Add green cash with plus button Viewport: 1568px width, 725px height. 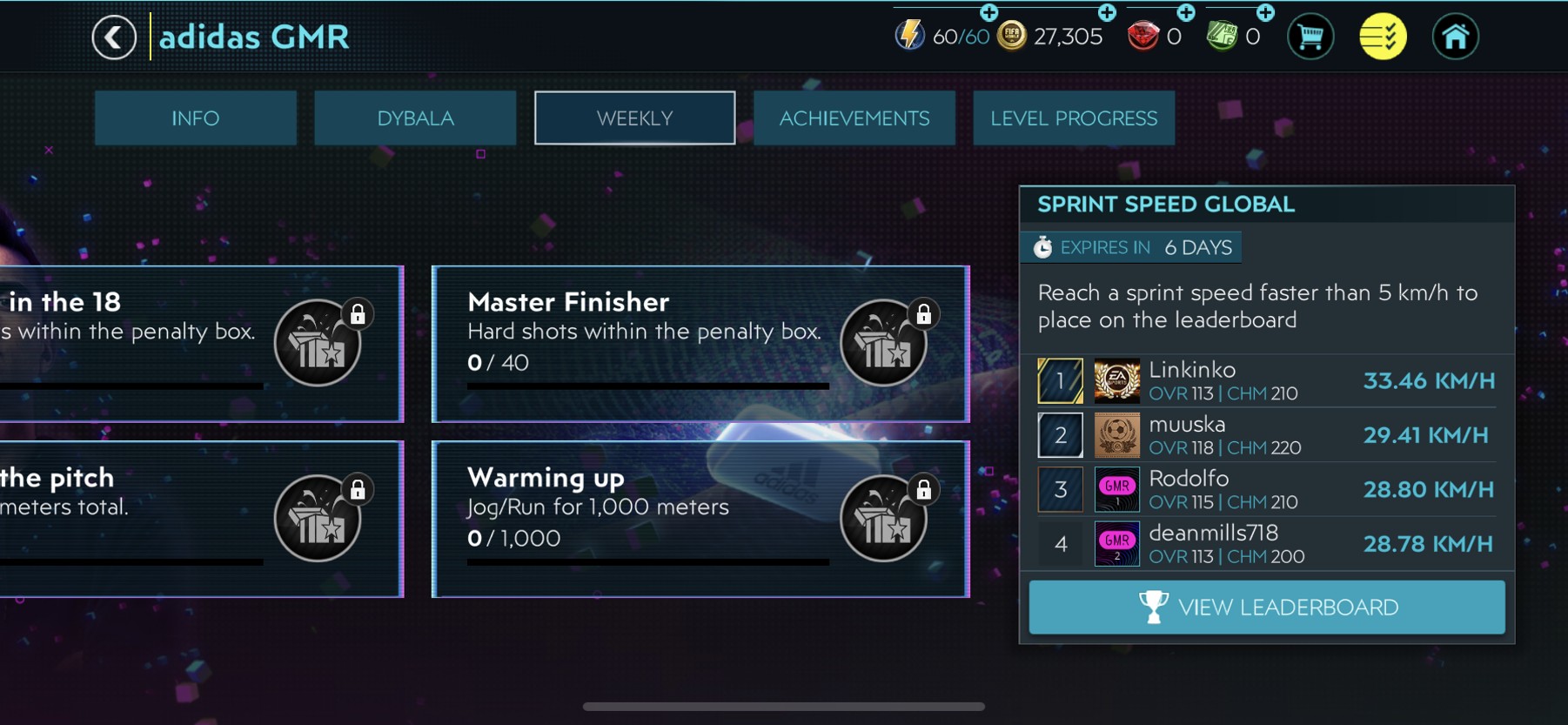[x=1265, y=13]
